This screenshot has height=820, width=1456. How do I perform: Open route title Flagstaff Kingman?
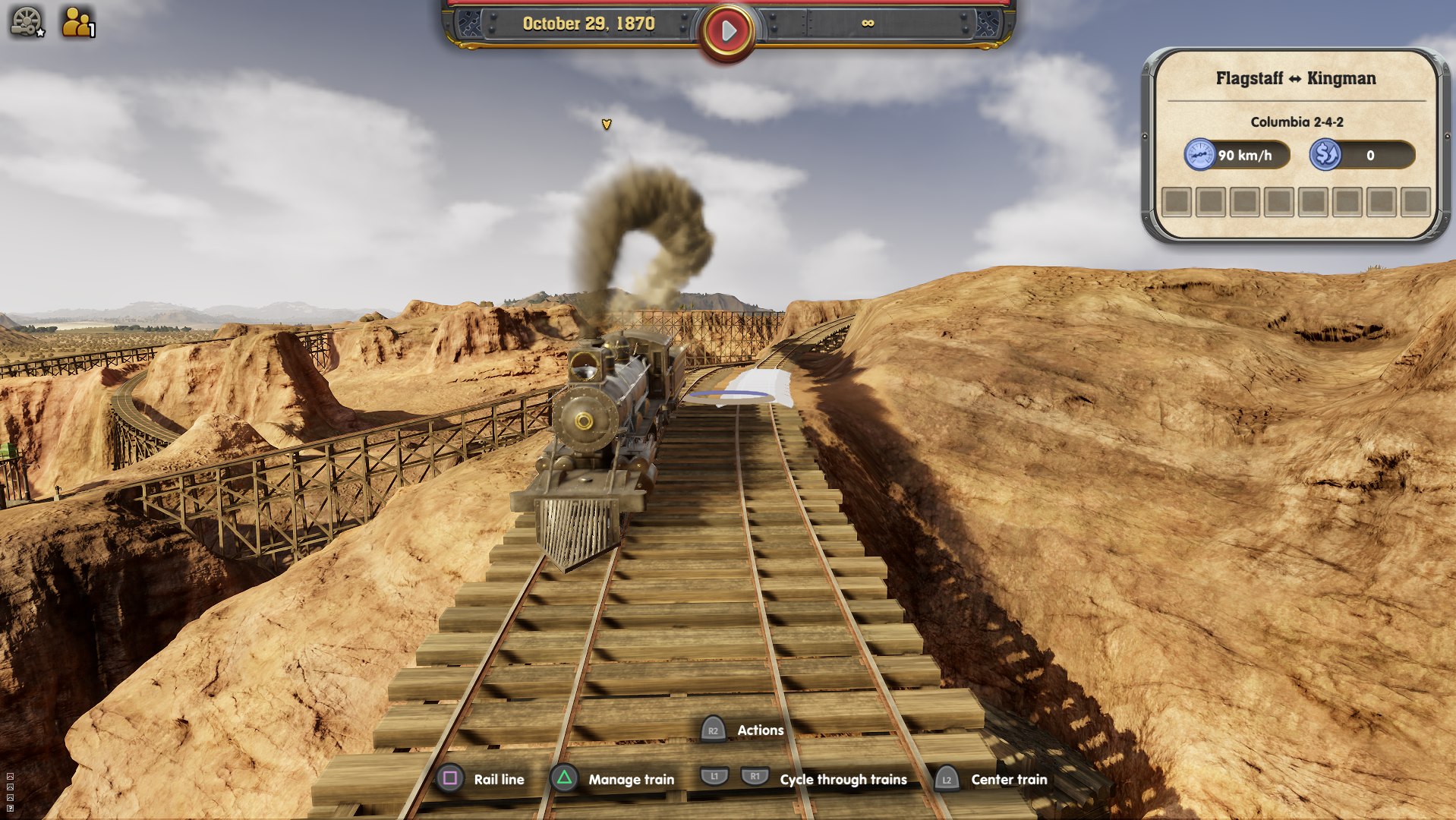[x=1296, y=78]
